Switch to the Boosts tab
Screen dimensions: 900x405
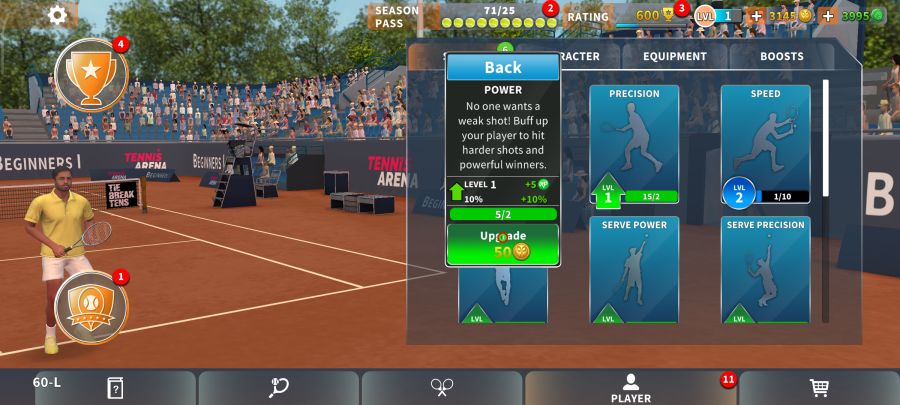tap(781, 57)
